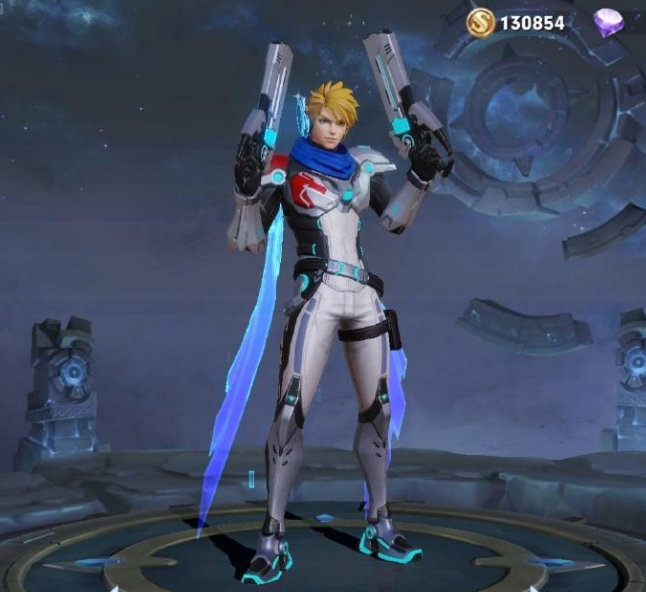The height and width of the screenshot is (592, 646).
Task: Open the purple diamond currency icon
Action: coord(607,22)
